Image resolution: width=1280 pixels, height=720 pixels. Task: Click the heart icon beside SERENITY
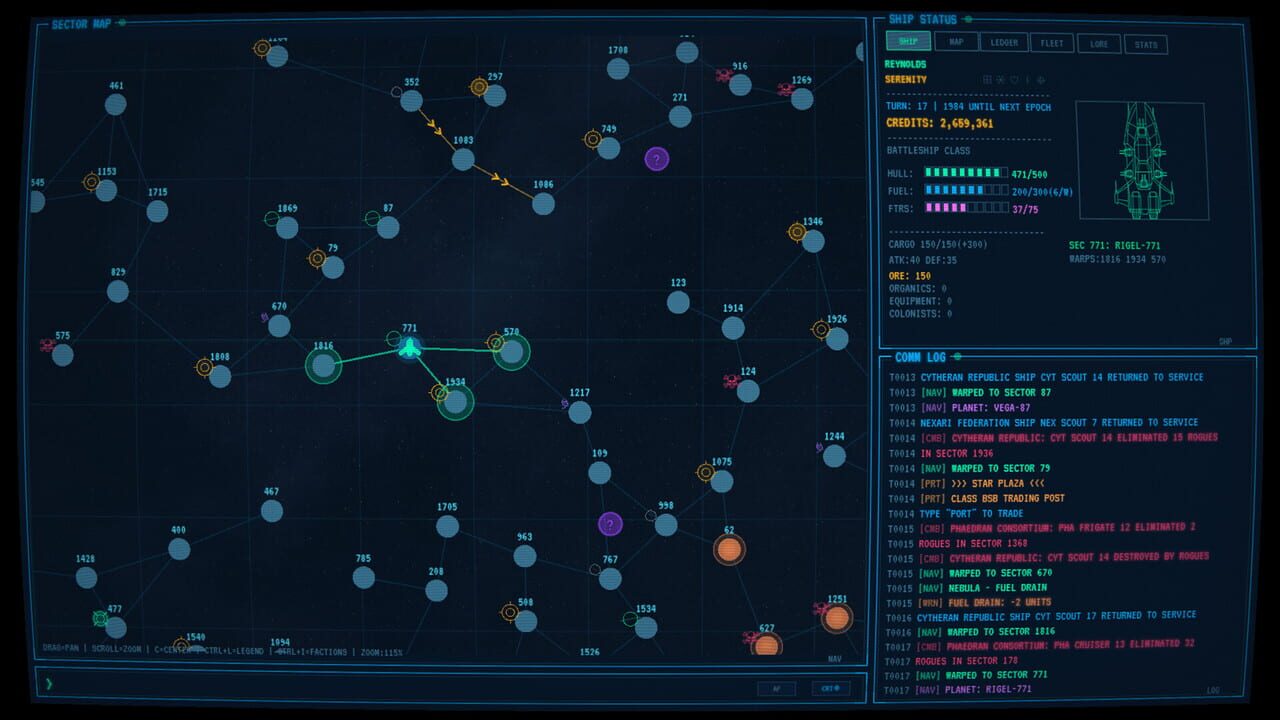(x=1014, y=80)
